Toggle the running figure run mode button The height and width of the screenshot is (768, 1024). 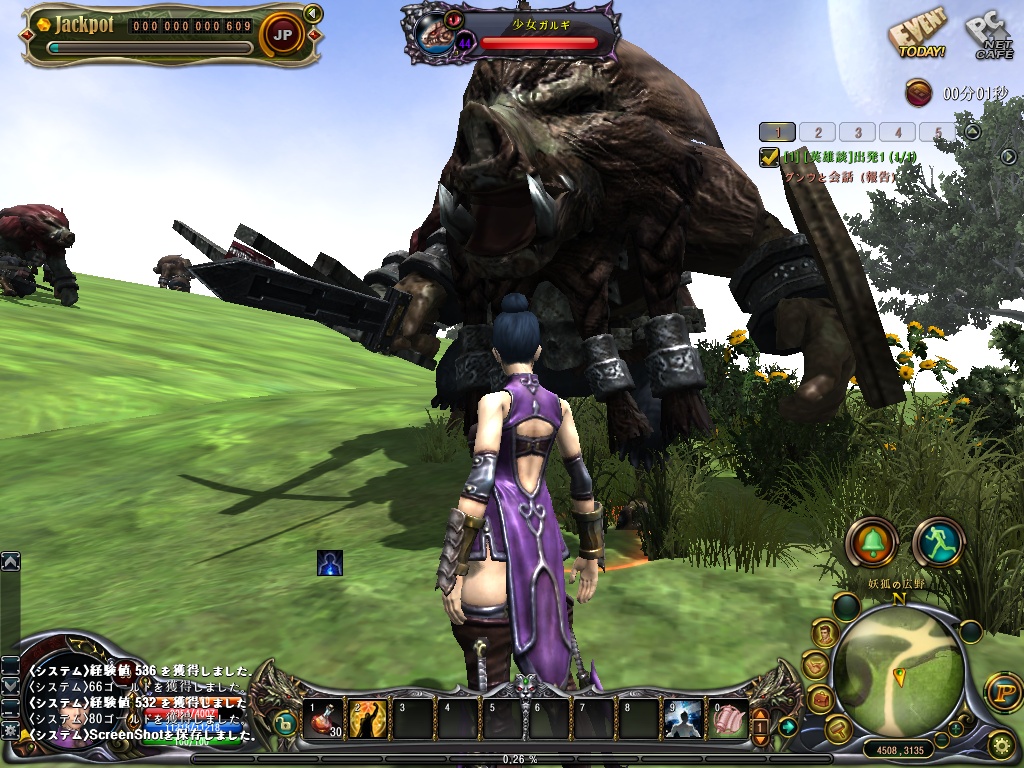point(937,542)
